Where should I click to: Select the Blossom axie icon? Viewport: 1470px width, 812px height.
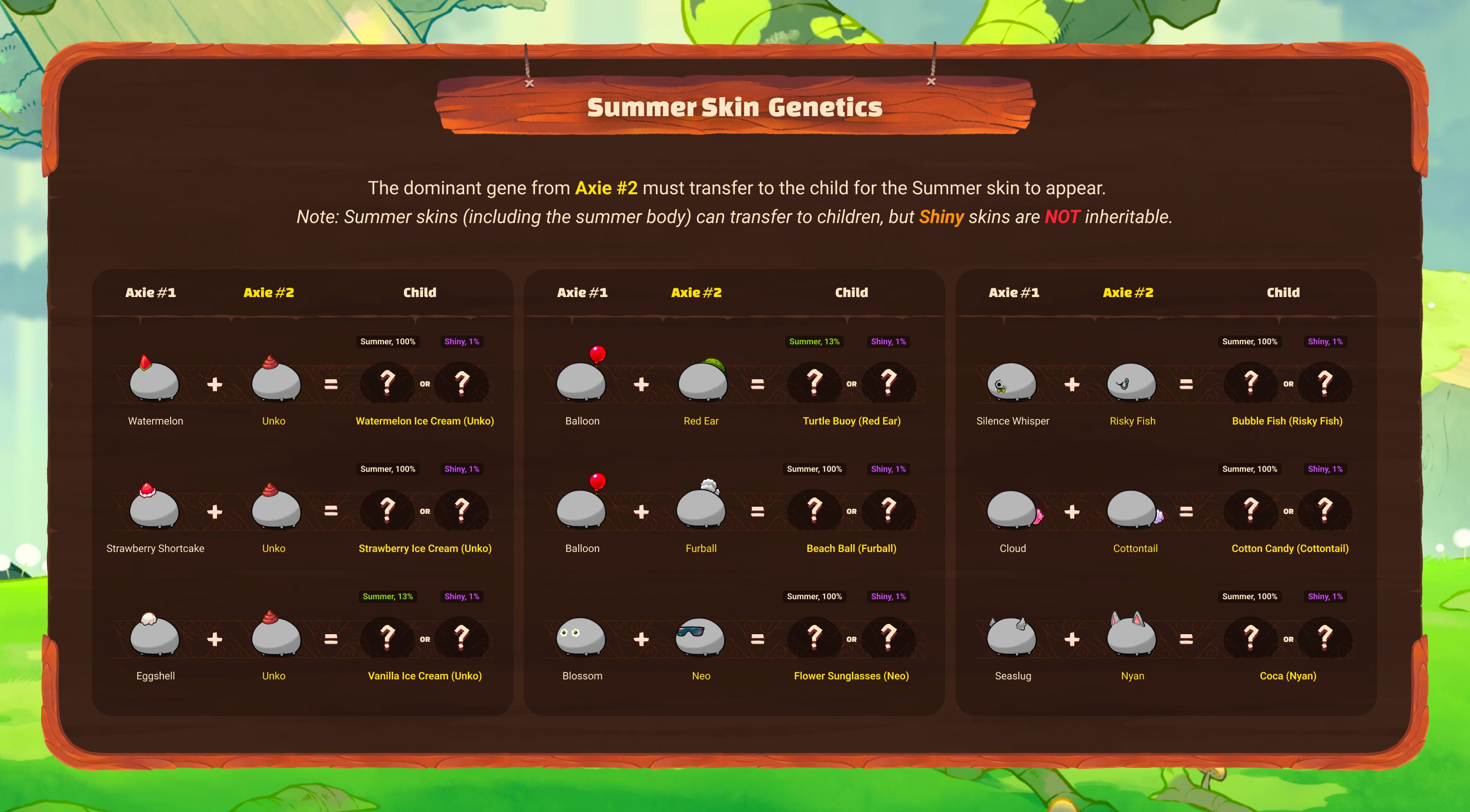[x=582, y=637]
